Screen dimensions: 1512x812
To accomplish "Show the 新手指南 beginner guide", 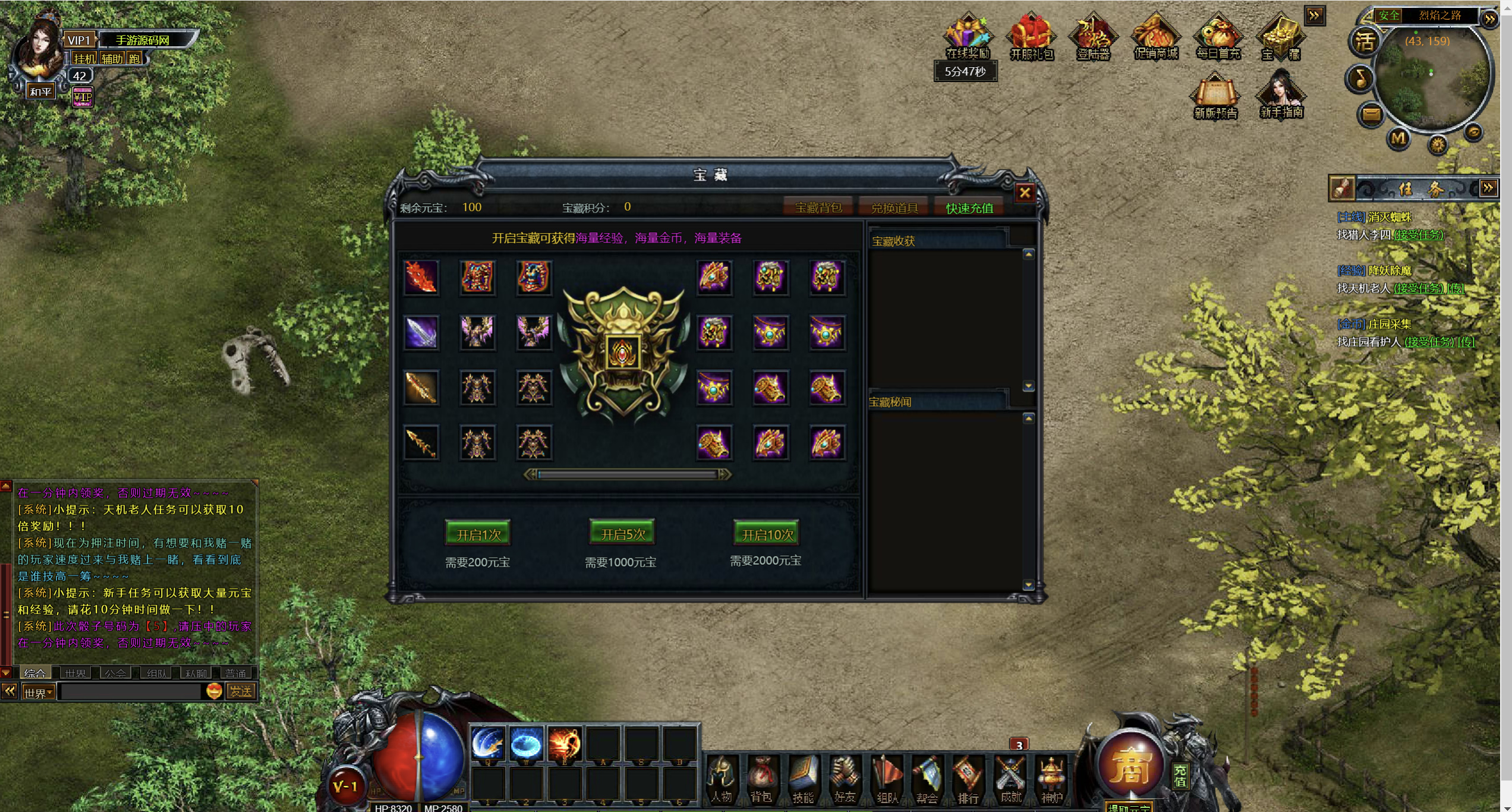I will 1281,95.
